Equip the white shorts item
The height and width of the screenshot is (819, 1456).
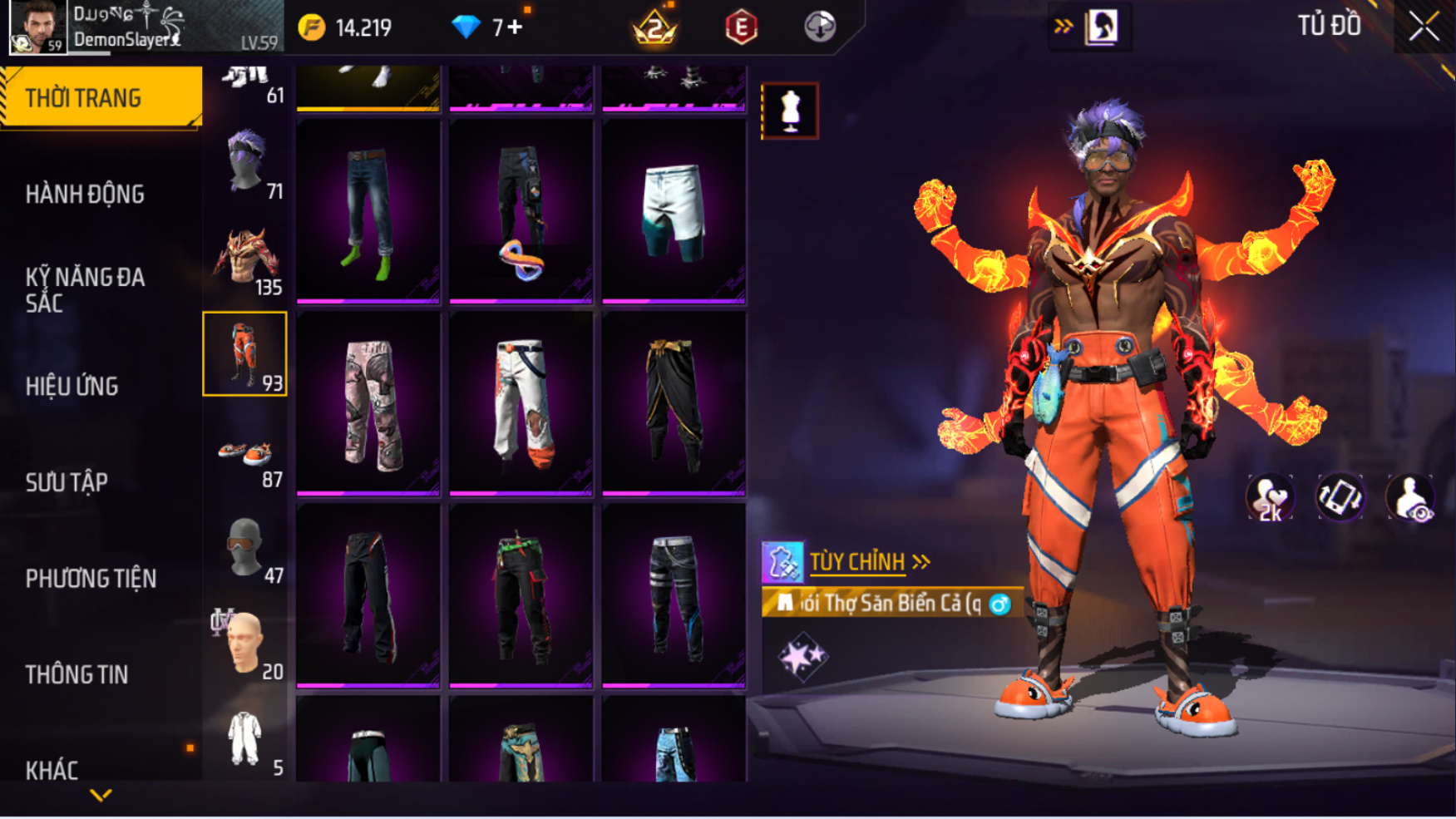[x=674, y=211]
